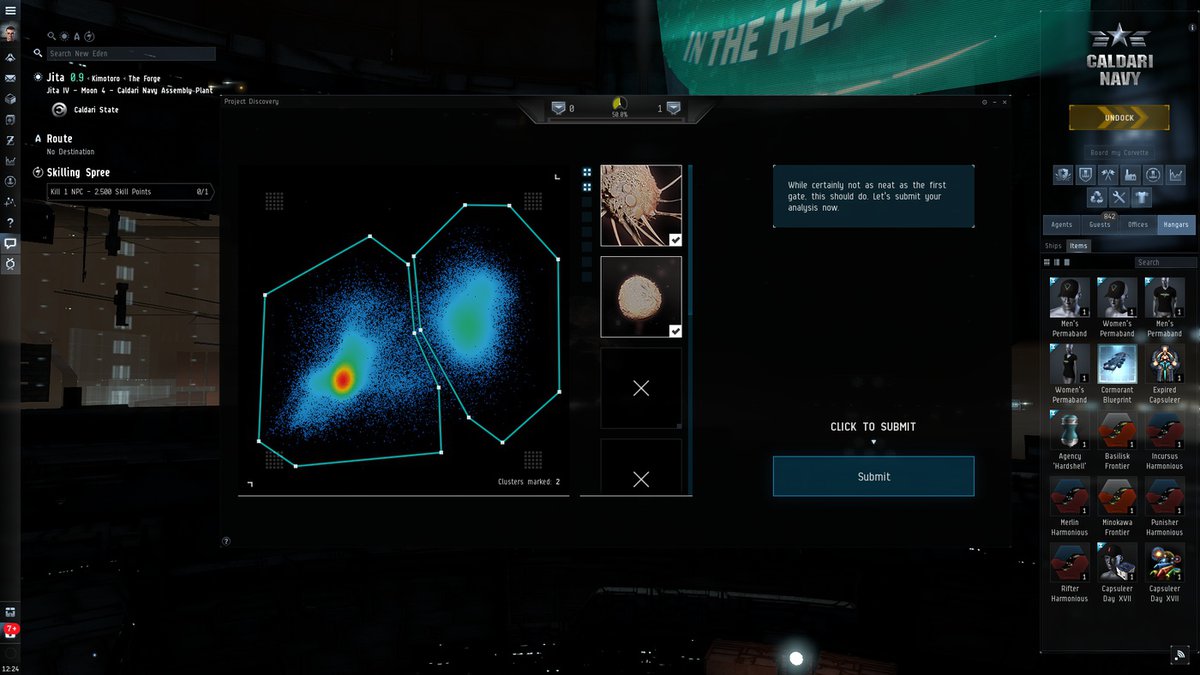Click the hangar item Search field
This screenshot has width=1200, height=675.
[x=1166, y=262]
